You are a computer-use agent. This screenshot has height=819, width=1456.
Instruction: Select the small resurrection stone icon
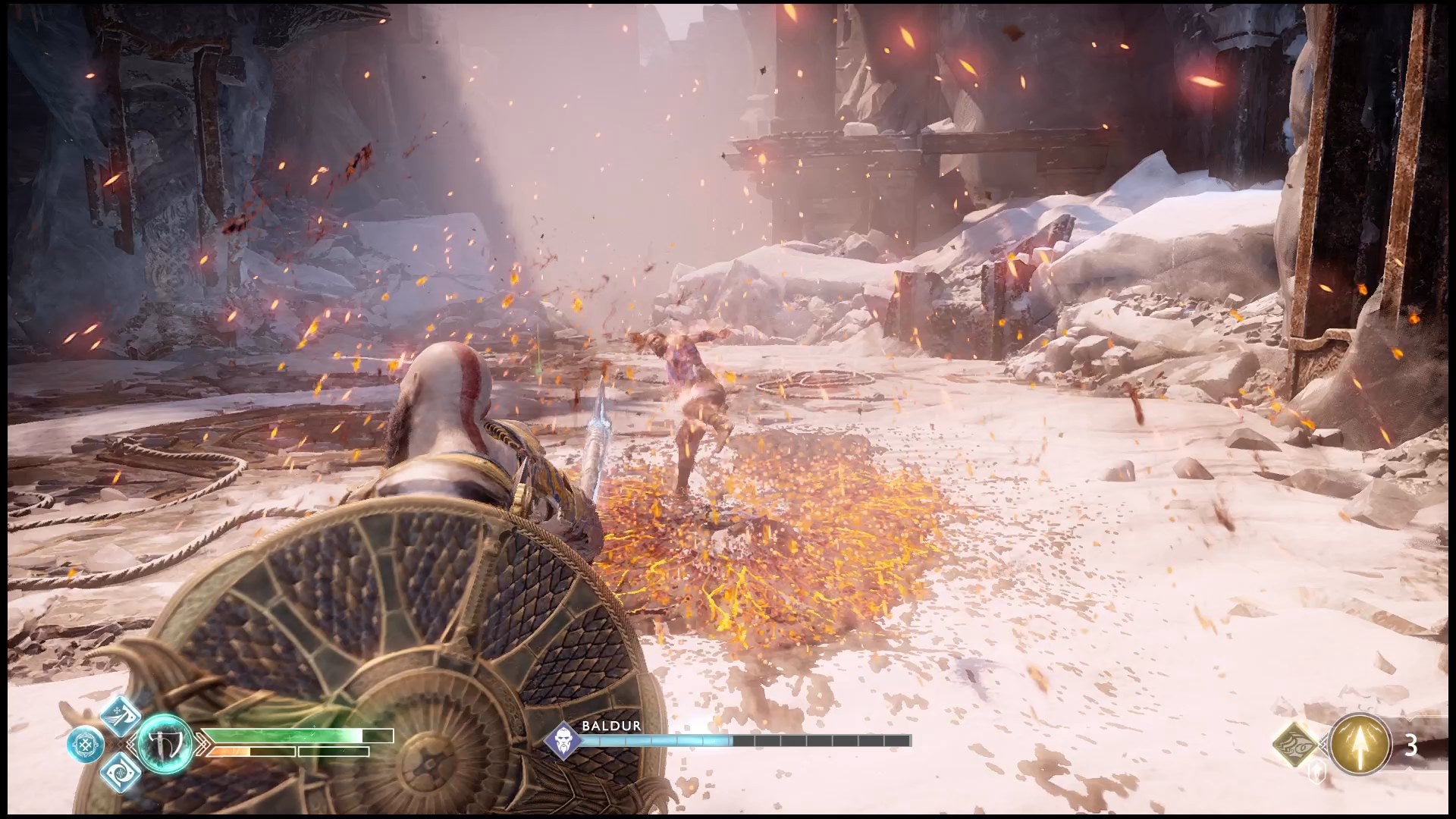click(x=1318, y=772)
